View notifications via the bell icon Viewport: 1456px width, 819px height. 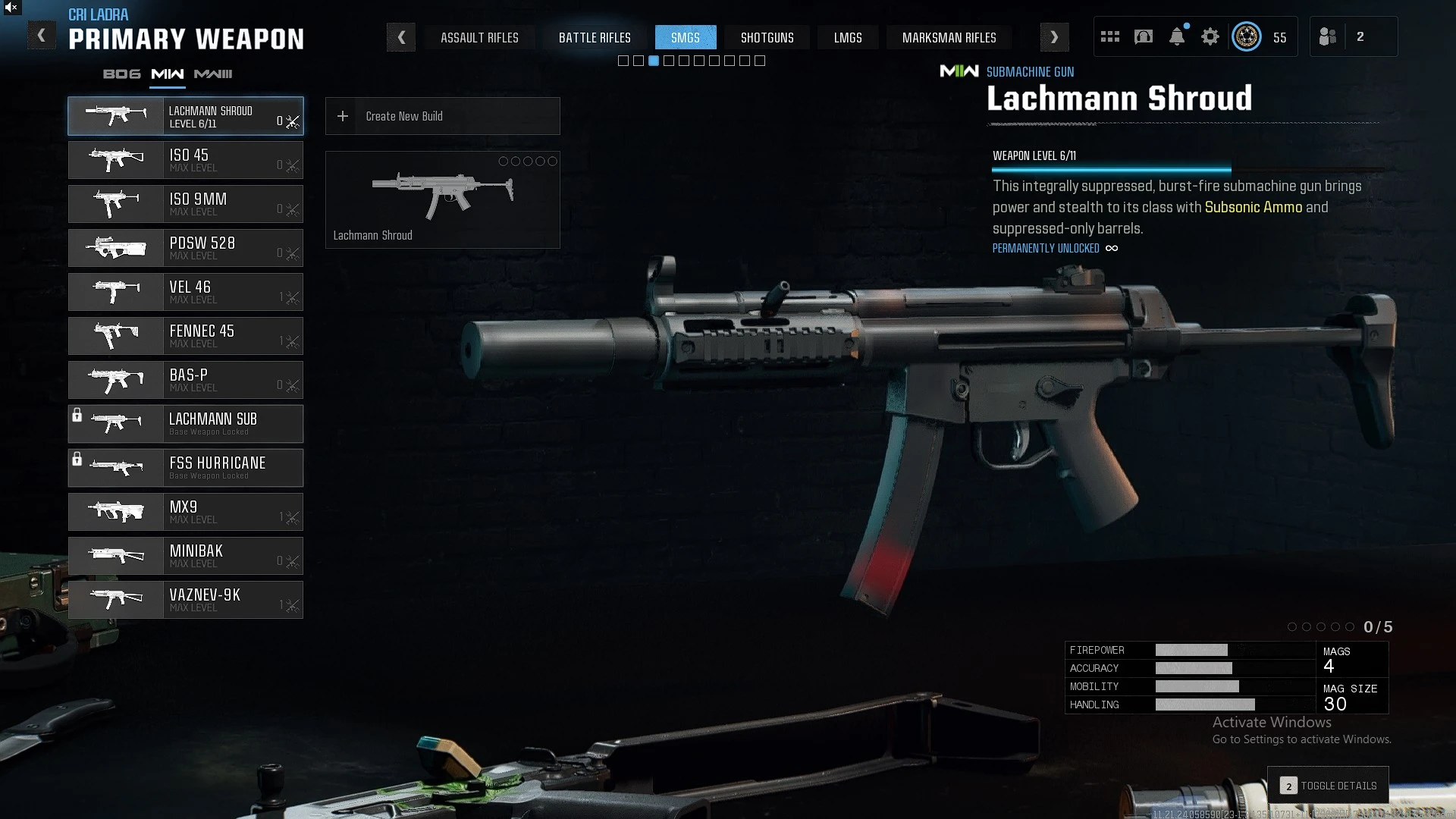1177,36
